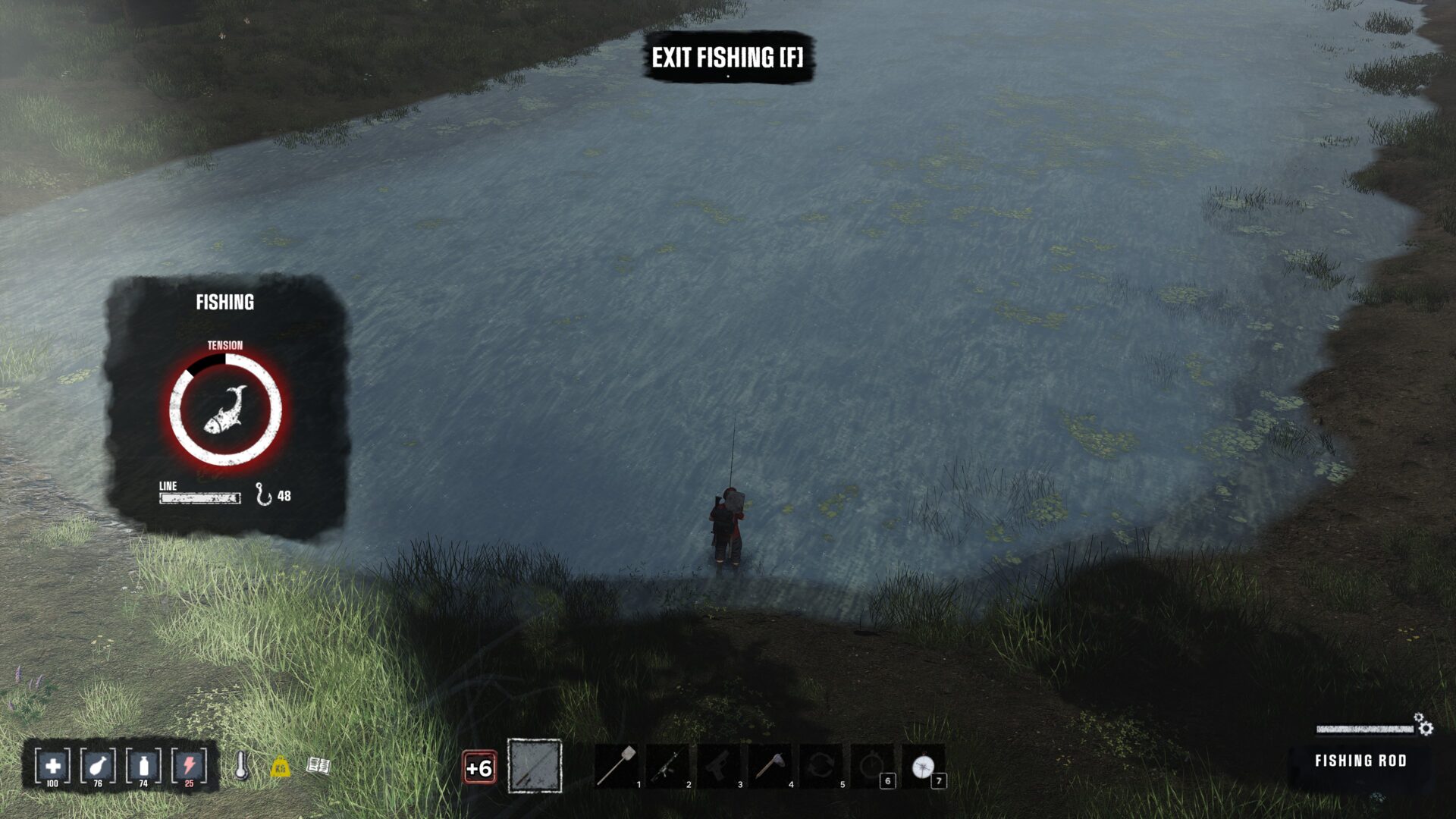This screenshot has width=1456, height=819.
Task: Select the energy lightning bolt icon
Action: (189, 766)
